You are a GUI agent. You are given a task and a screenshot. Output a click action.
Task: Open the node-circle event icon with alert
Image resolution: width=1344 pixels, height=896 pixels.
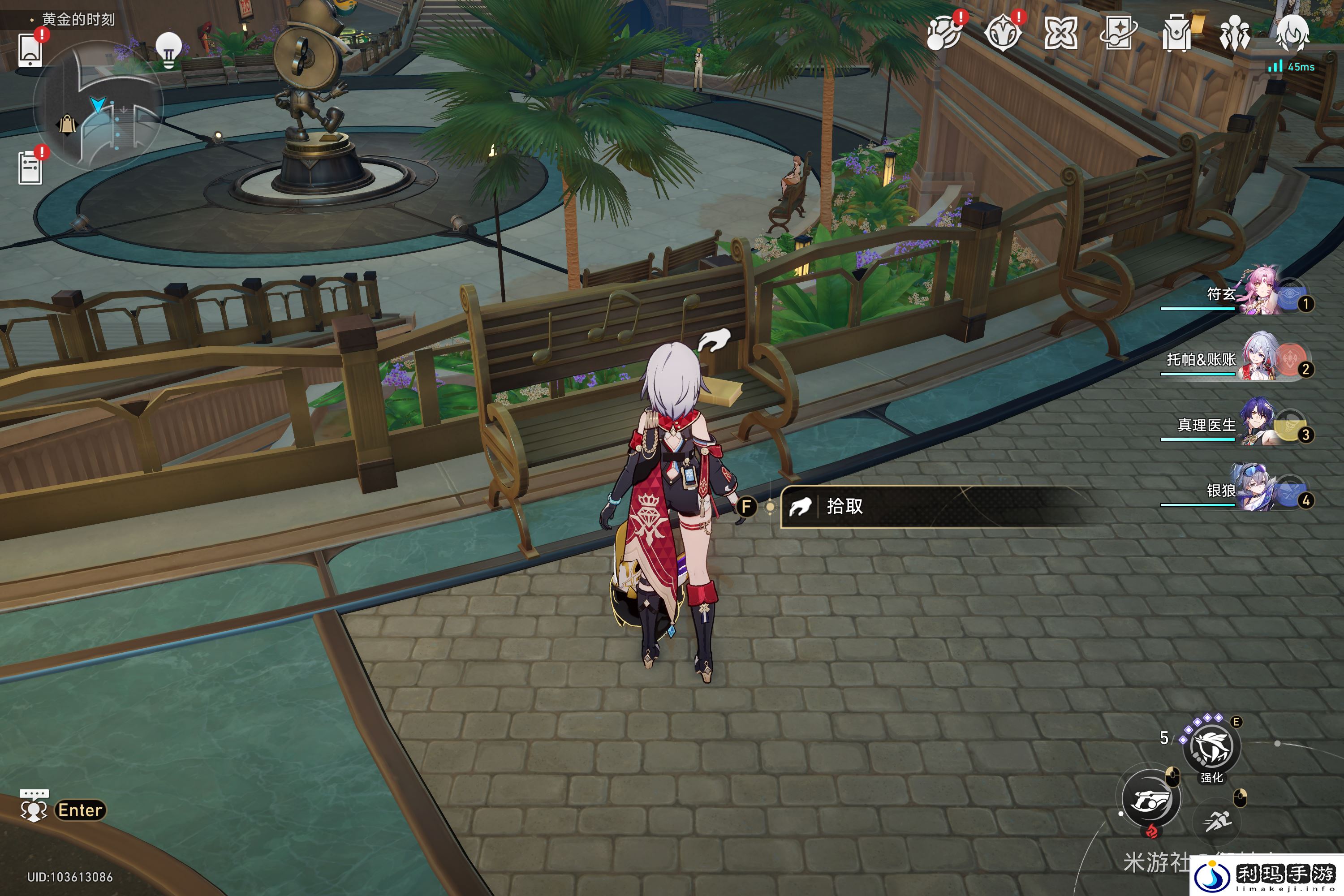coord(944,33)
